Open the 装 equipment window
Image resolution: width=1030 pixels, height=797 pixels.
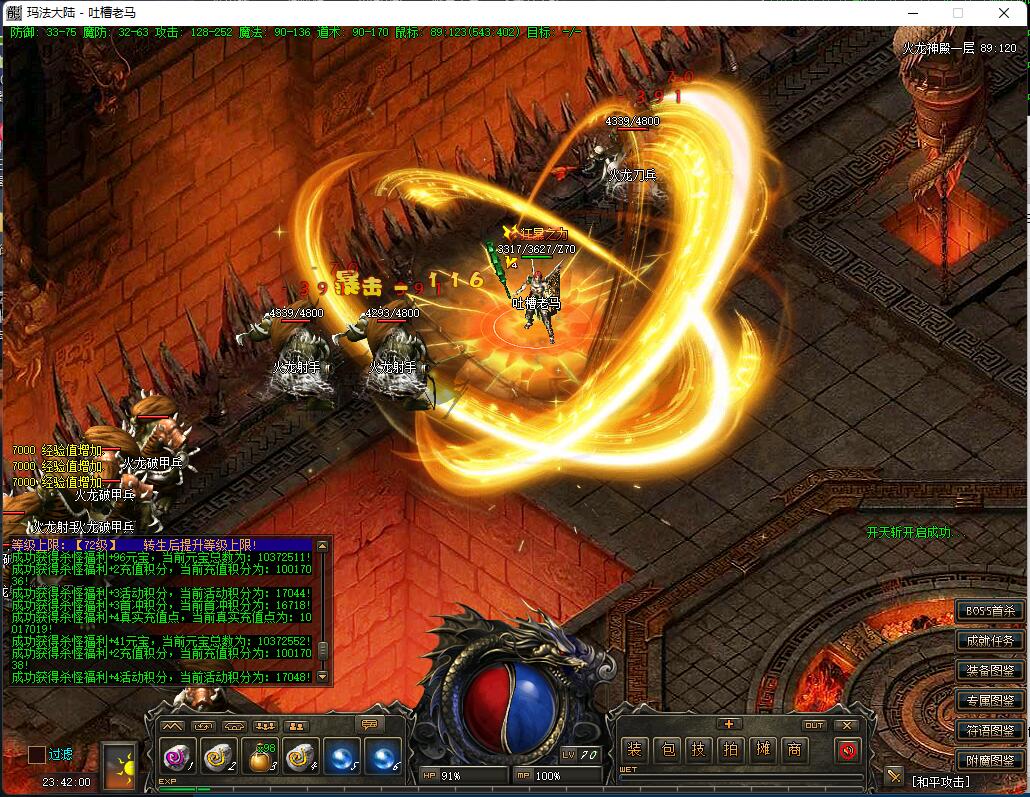[634, 749]
